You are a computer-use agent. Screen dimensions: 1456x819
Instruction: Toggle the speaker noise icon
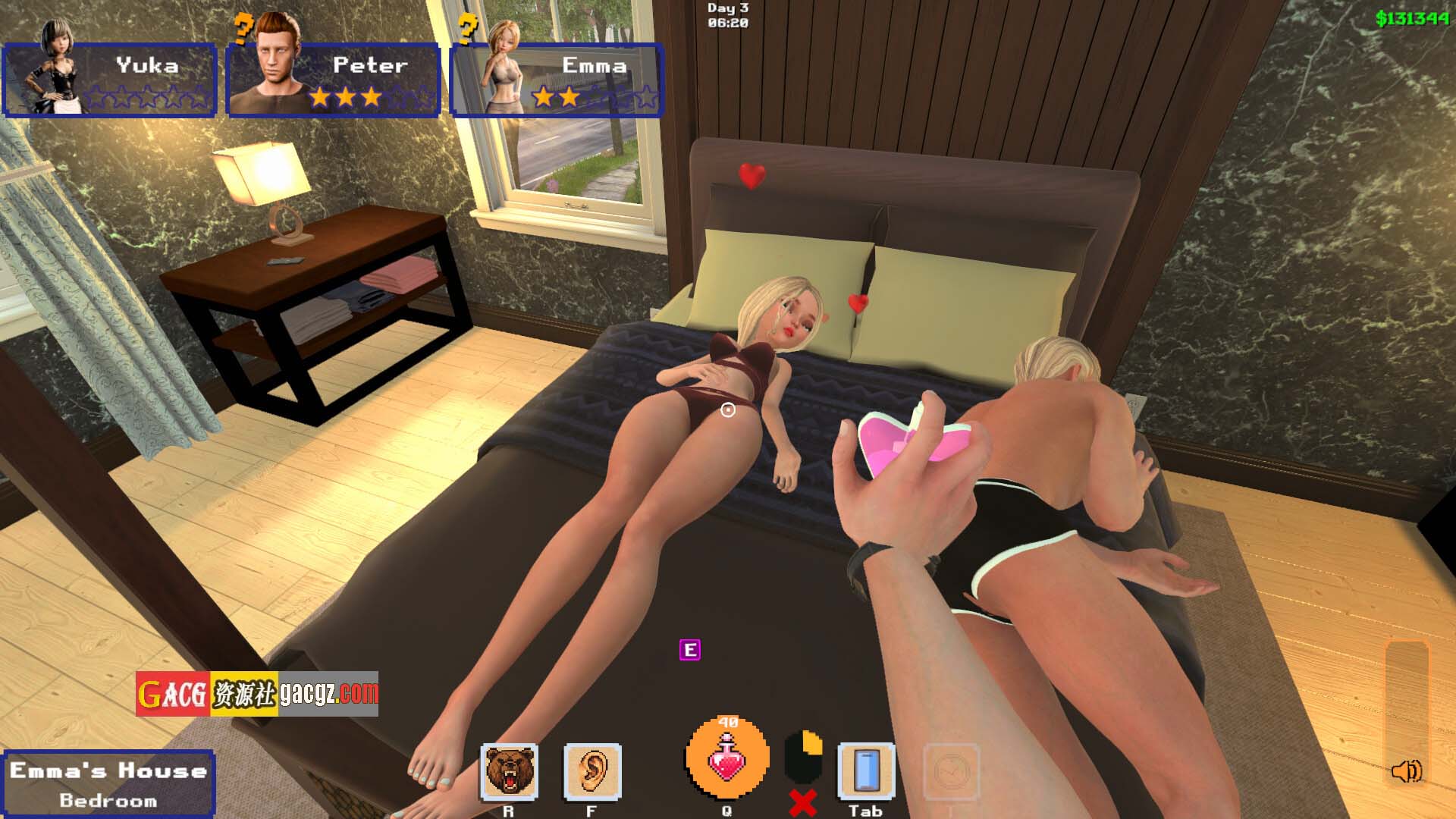[x=1407, y=771]
